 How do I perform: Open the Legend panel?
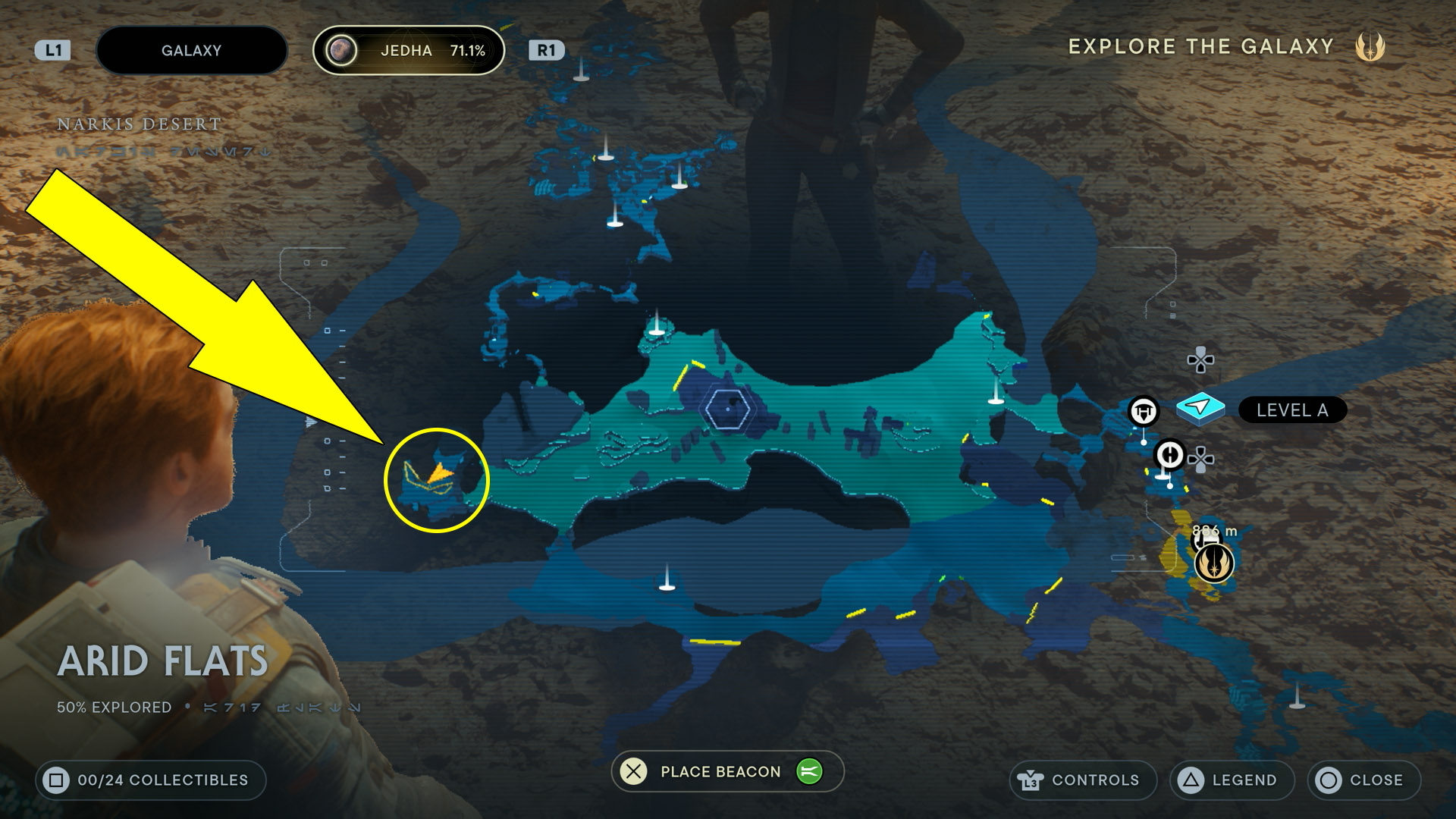point(1232,780)
